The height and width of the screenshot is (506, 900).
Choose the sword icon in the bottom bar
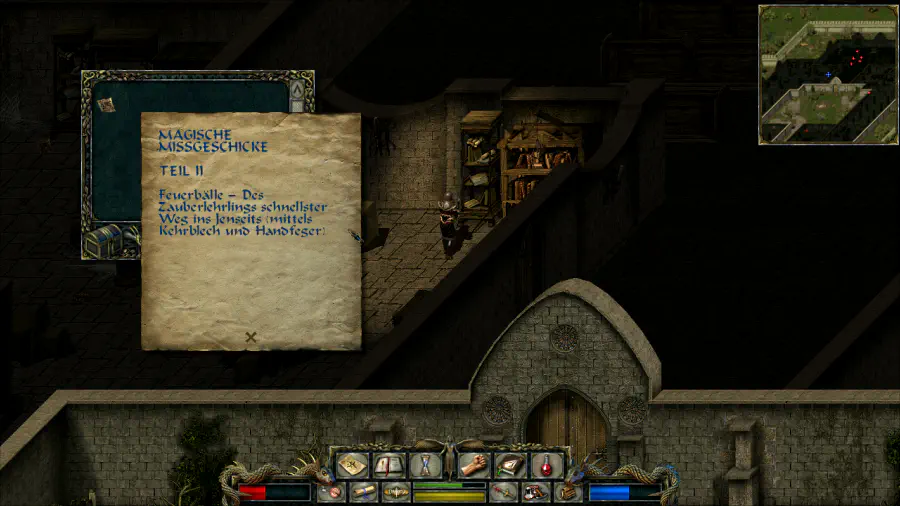503,492
